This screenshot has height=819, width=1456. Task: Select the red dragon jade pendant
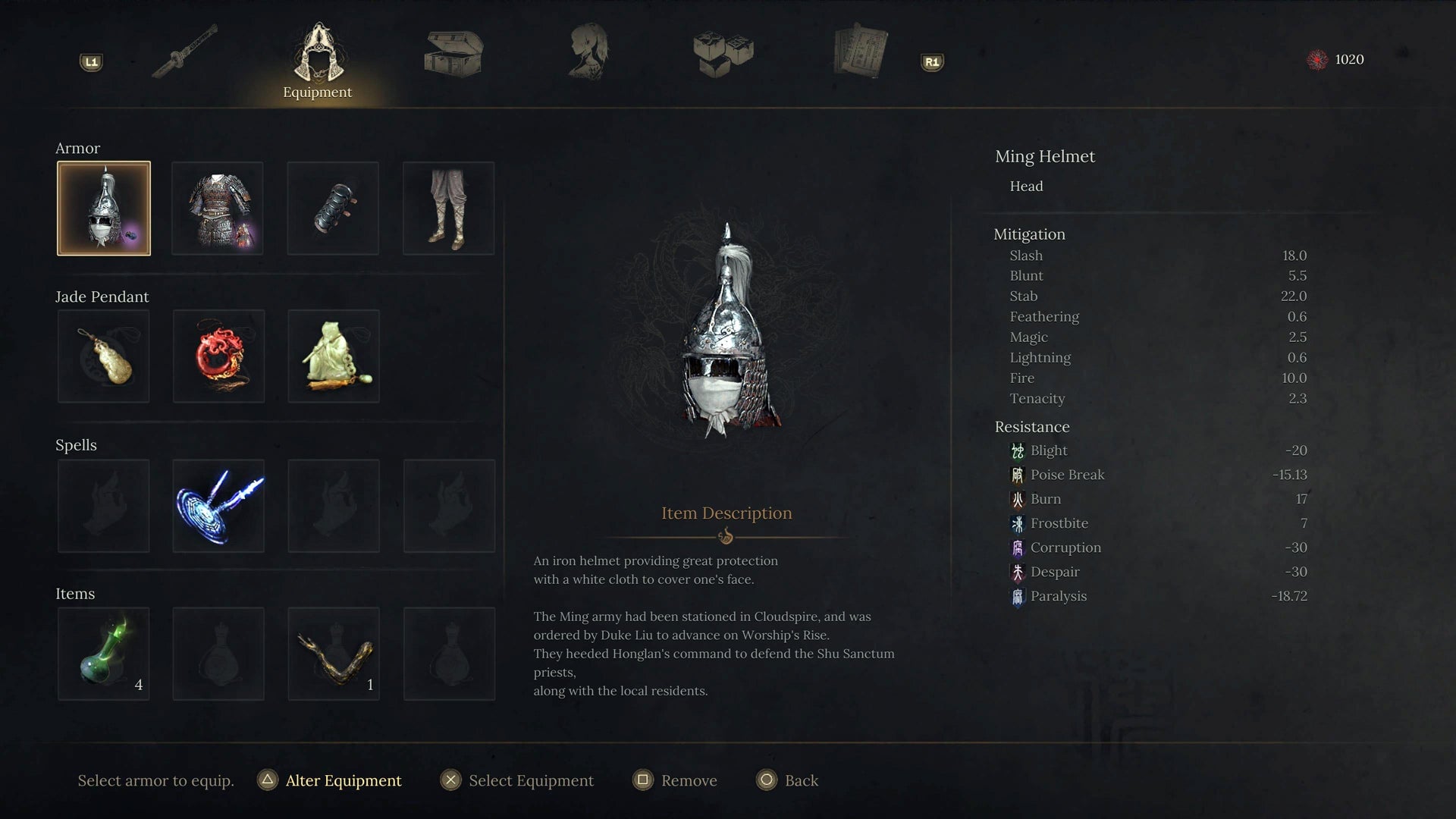tap(218, 356)
